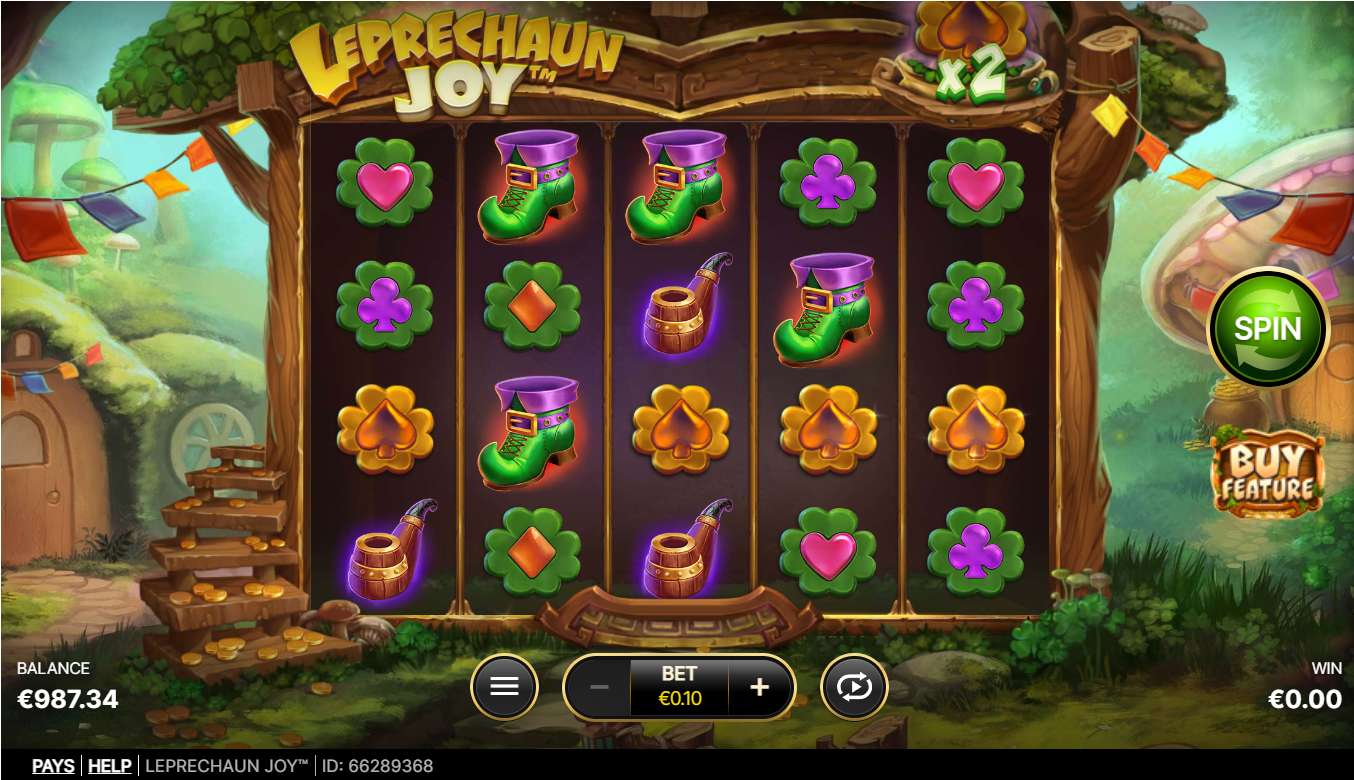Screen dimensions: 1354x780
Task: Increase the bet with the plus button
Action: tap(760, 687)
